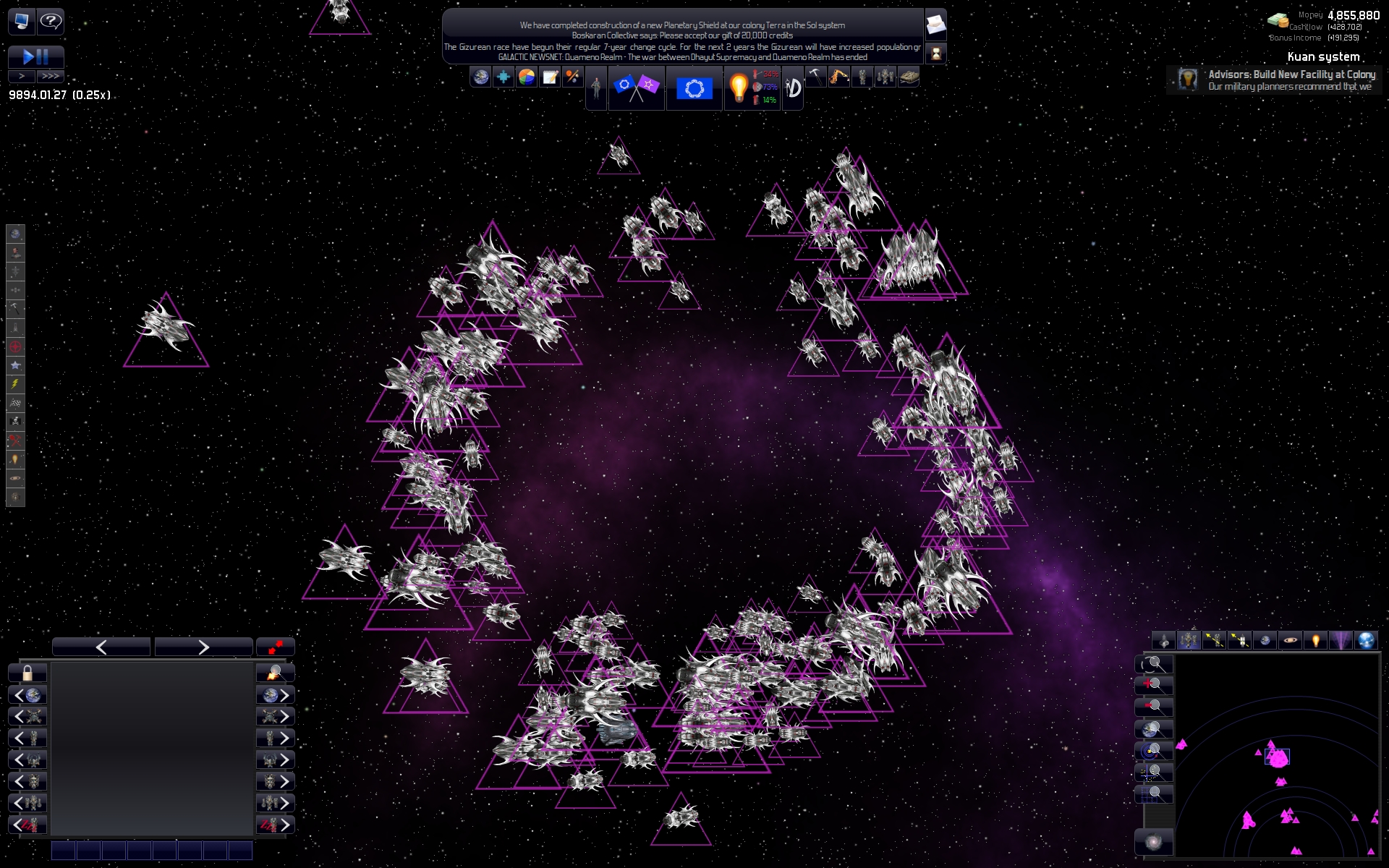Click the red arrows expand panel button
Screen dimensions: 1389x868
(x=276, y=647)
